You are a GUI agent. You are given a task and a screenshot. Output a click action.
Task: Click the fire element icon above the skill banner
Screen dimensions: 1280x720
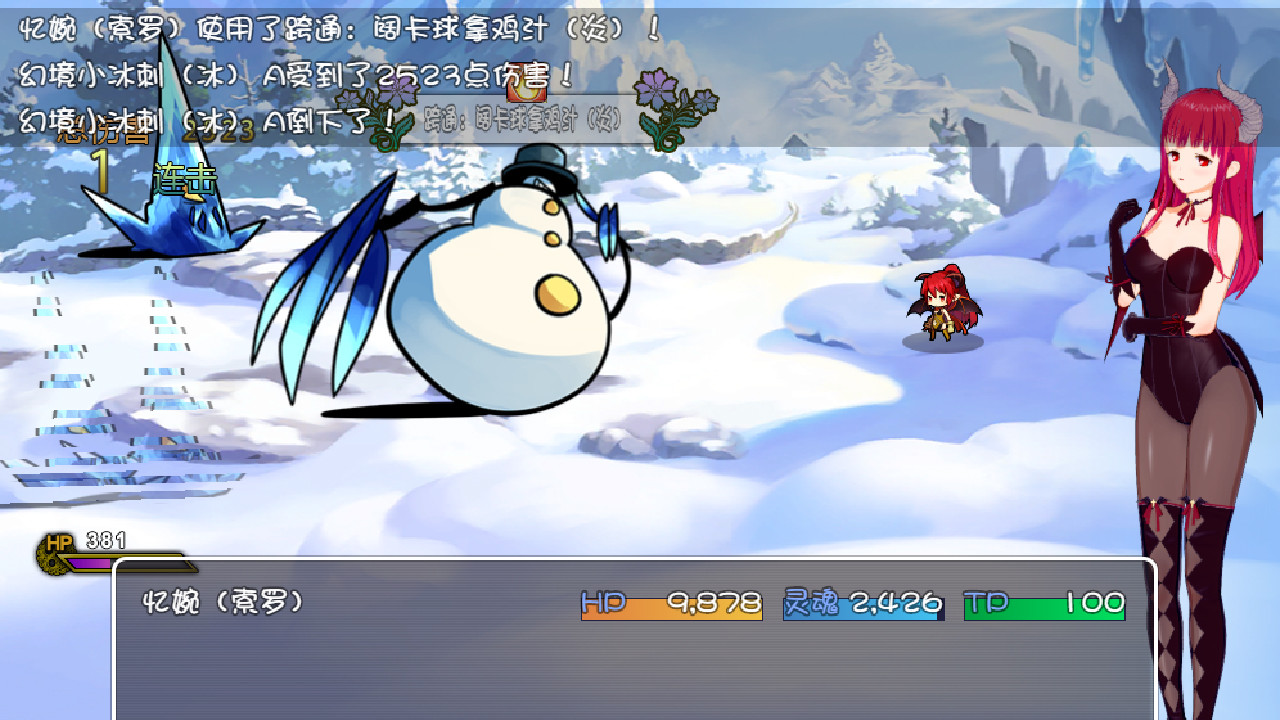click(x=525, y=89)
